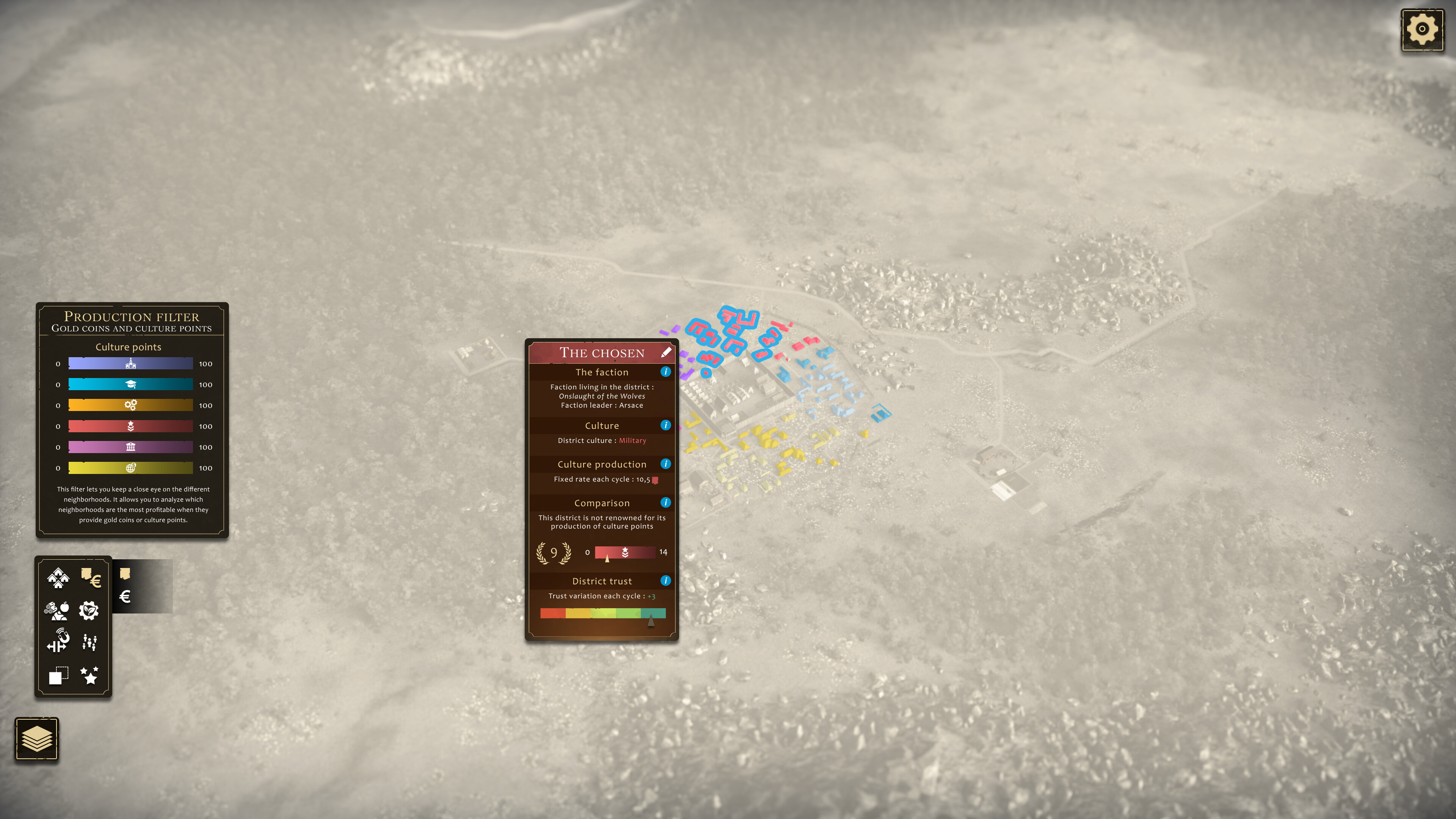Expand info for Culture production section
The height and width of the screenshot is (819, 1456).
[x=667, y=464]
